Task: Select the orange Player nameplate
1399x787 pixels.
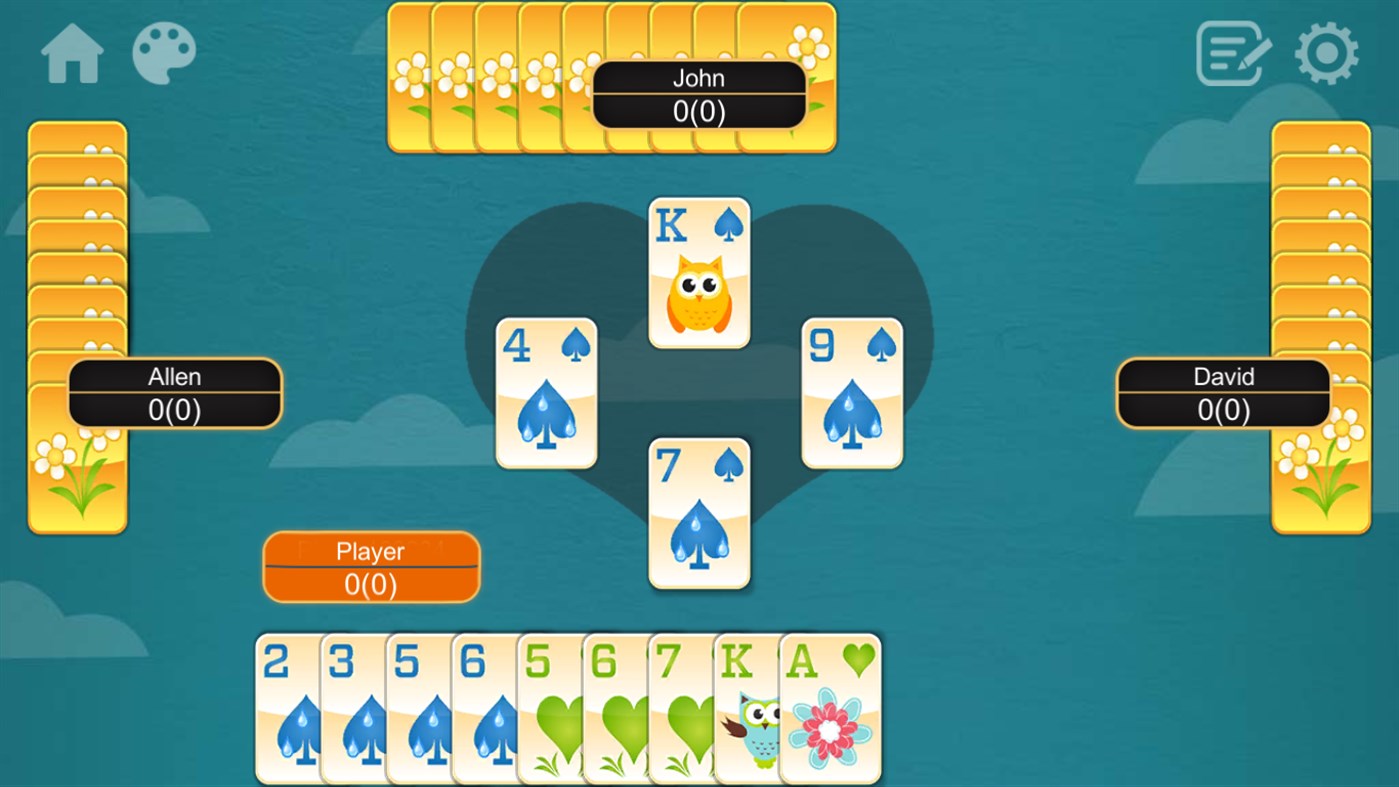Action: click(x=371, y=566)
